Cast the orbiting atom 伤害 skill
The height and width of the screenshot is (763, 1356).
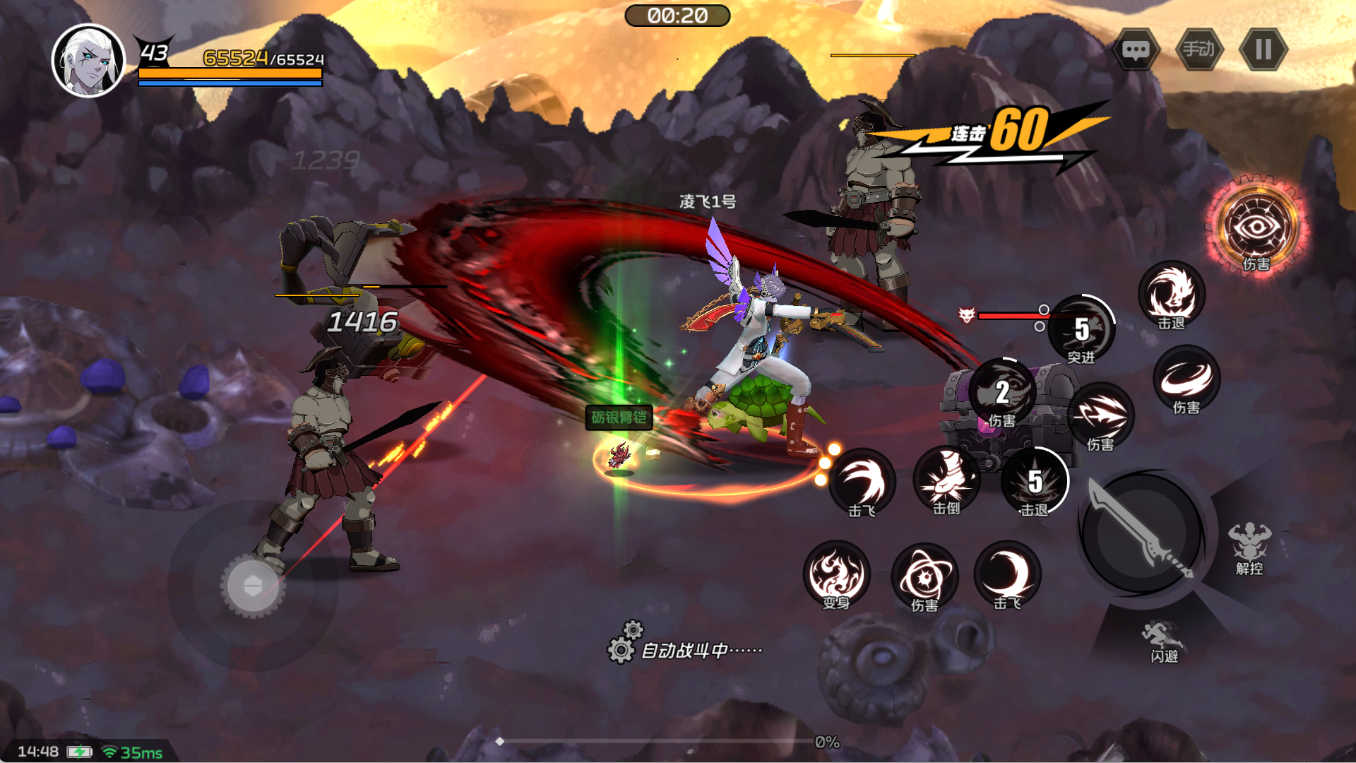tap(924, 575)
